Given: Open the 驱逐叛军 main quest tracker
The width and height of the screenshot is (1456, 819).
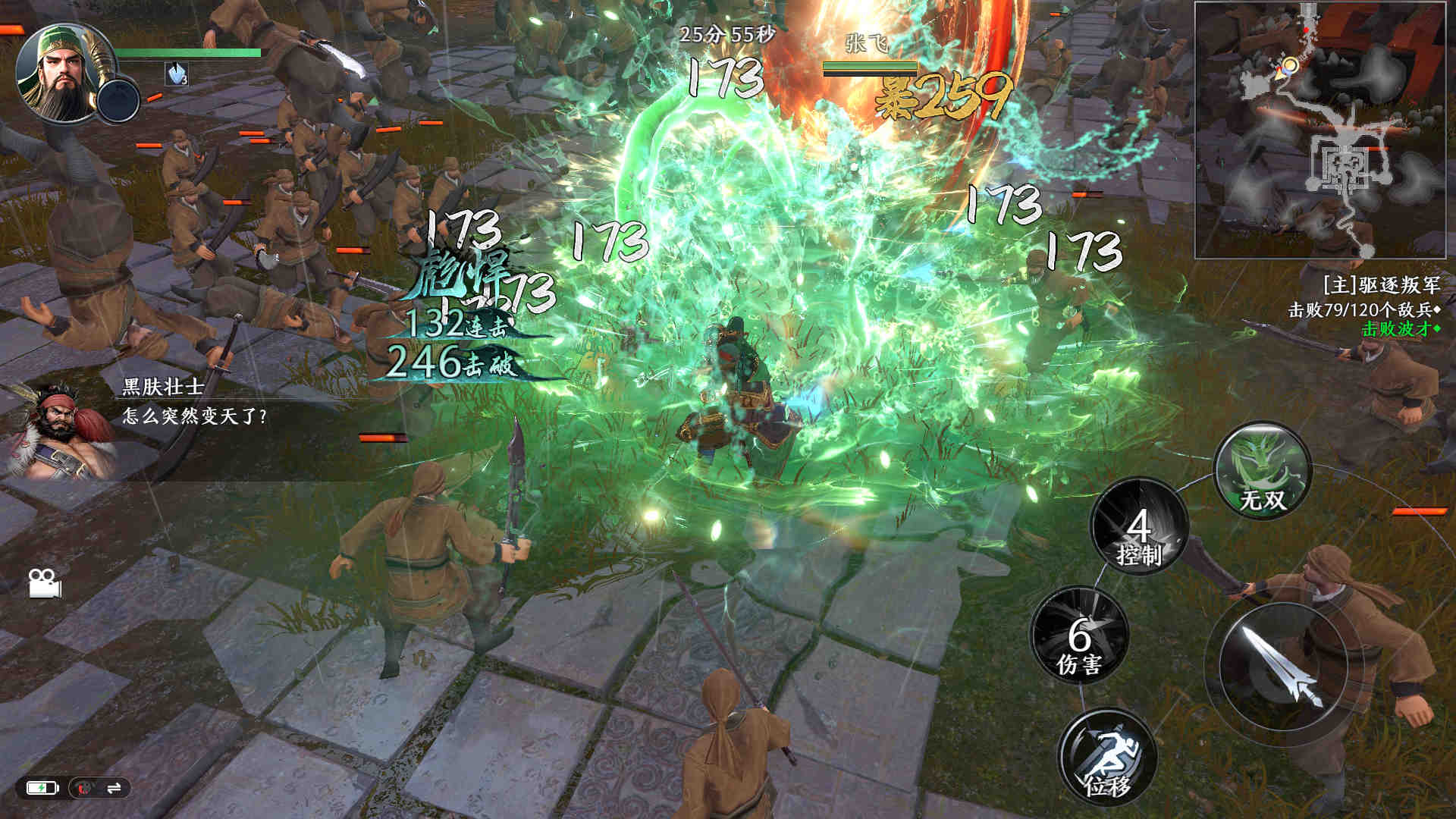Looking at the screenshot, I should [1380, 285].
